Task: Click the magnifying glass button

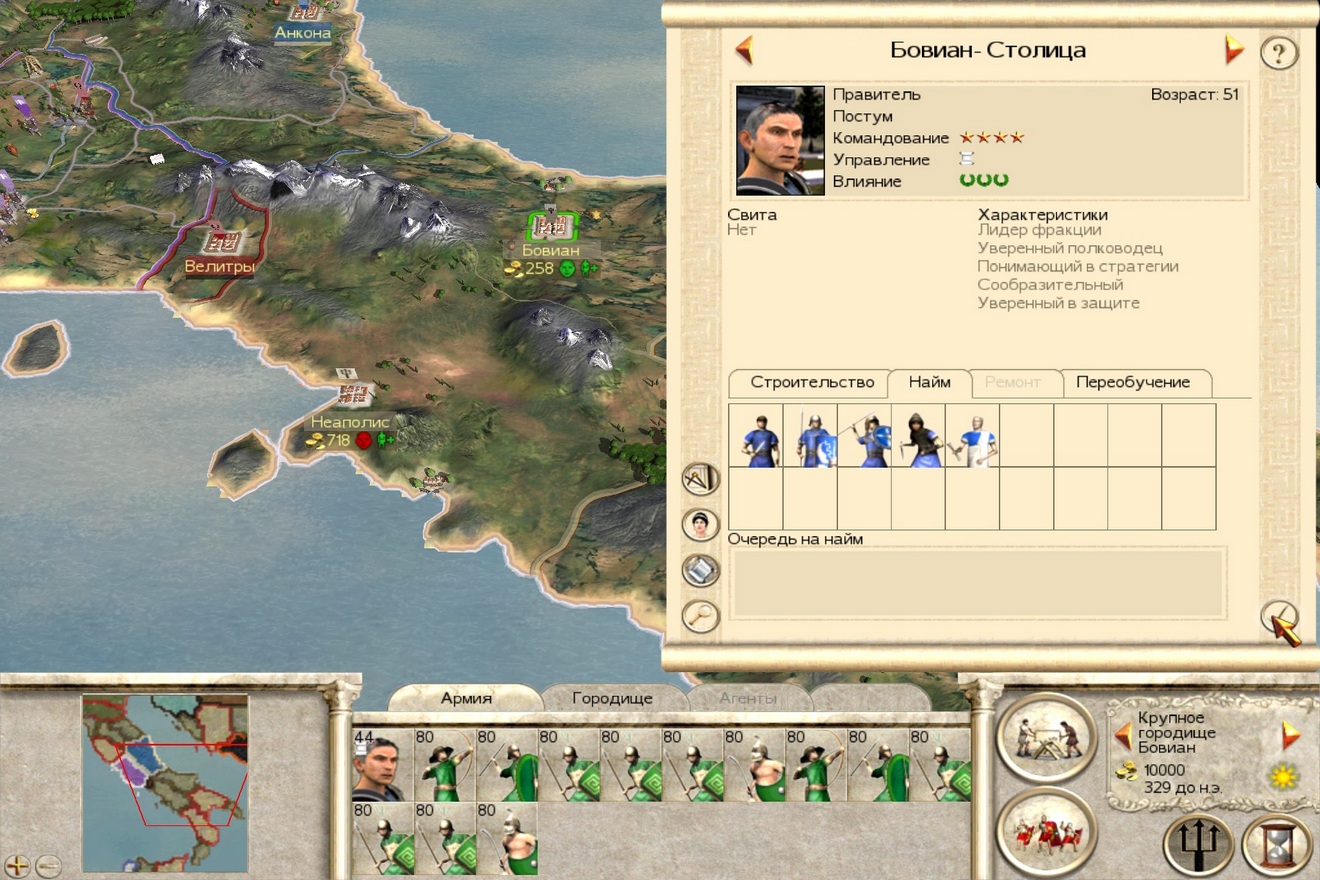Action: coord(701,615)
